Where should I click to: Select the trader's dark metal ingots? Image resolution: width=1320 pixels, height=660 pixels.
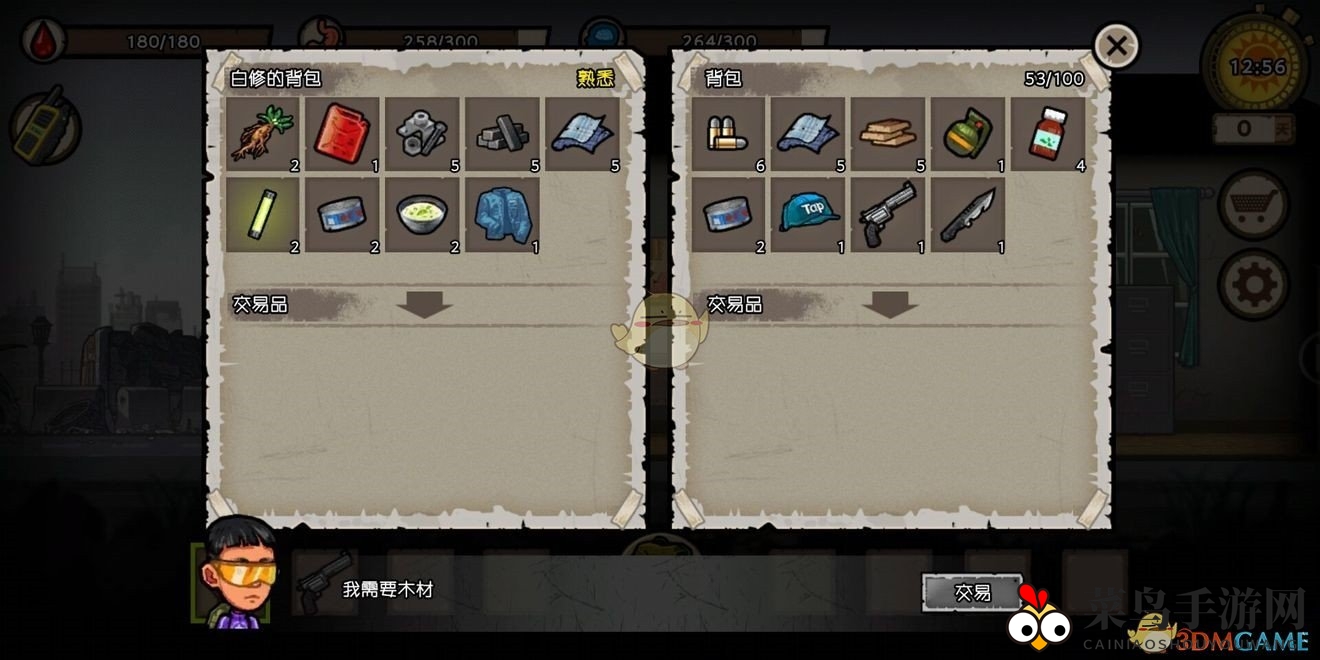(x=503, y=134)
